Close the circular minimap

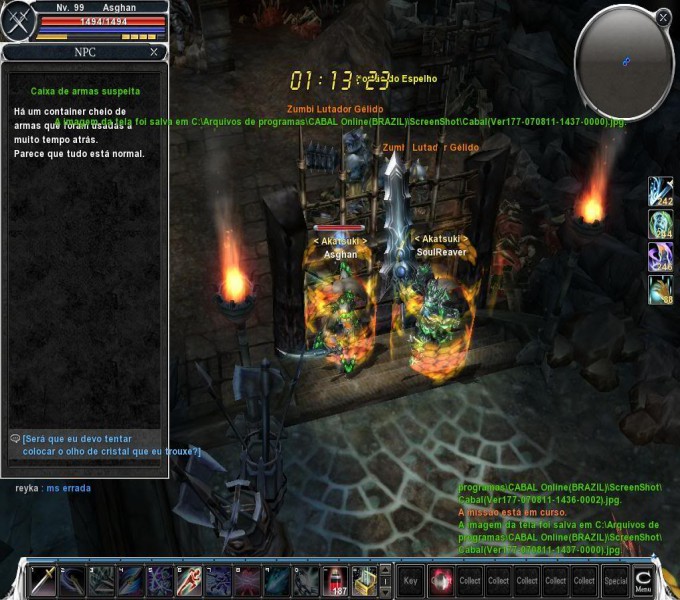click(663, 17)
